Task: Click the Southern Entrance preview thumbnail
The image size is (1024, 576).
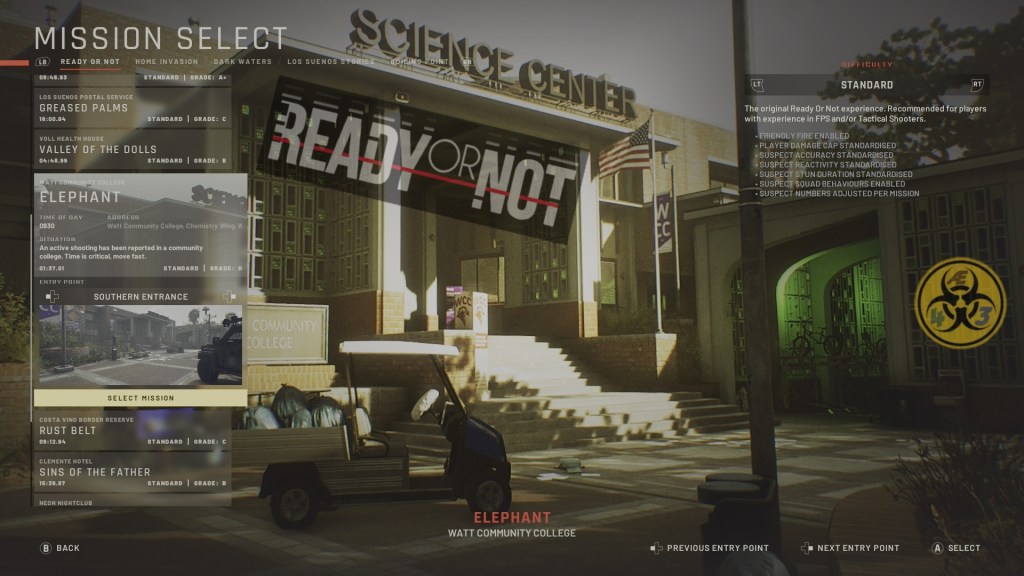Action: pyautogui.click(x=141, y=345)
